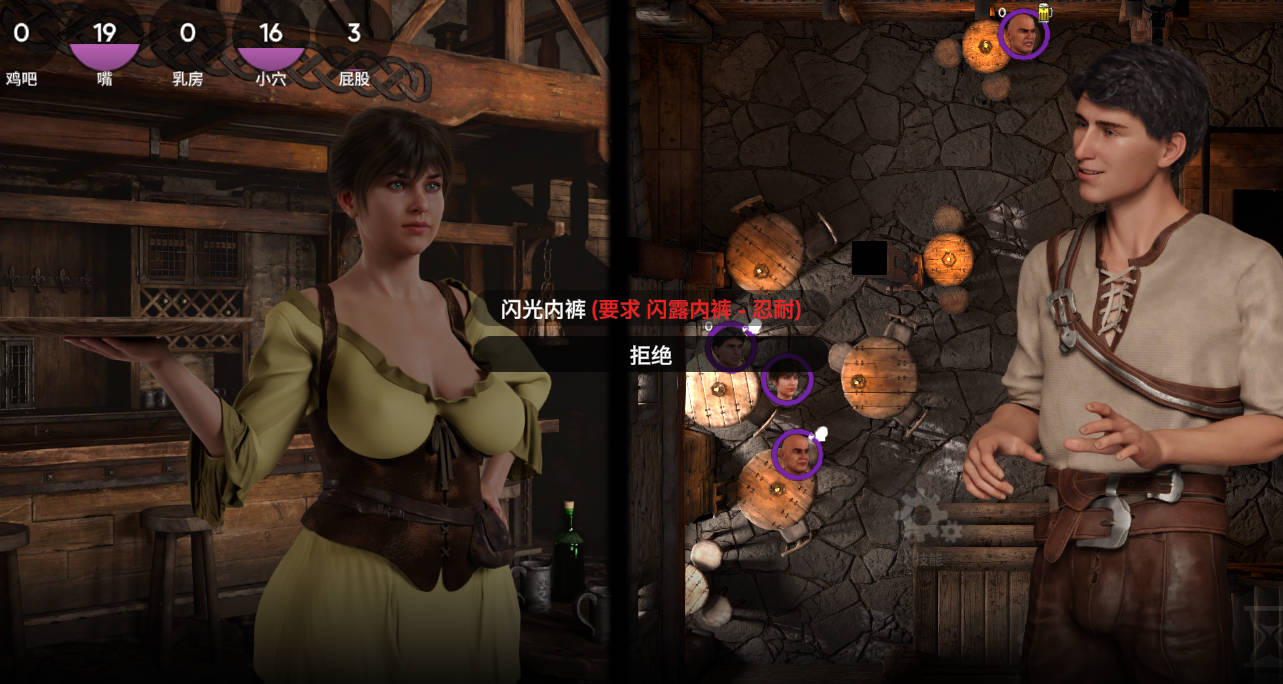
Task: Select the bald customer portrait with beer mug
Action: [1023, 35]
